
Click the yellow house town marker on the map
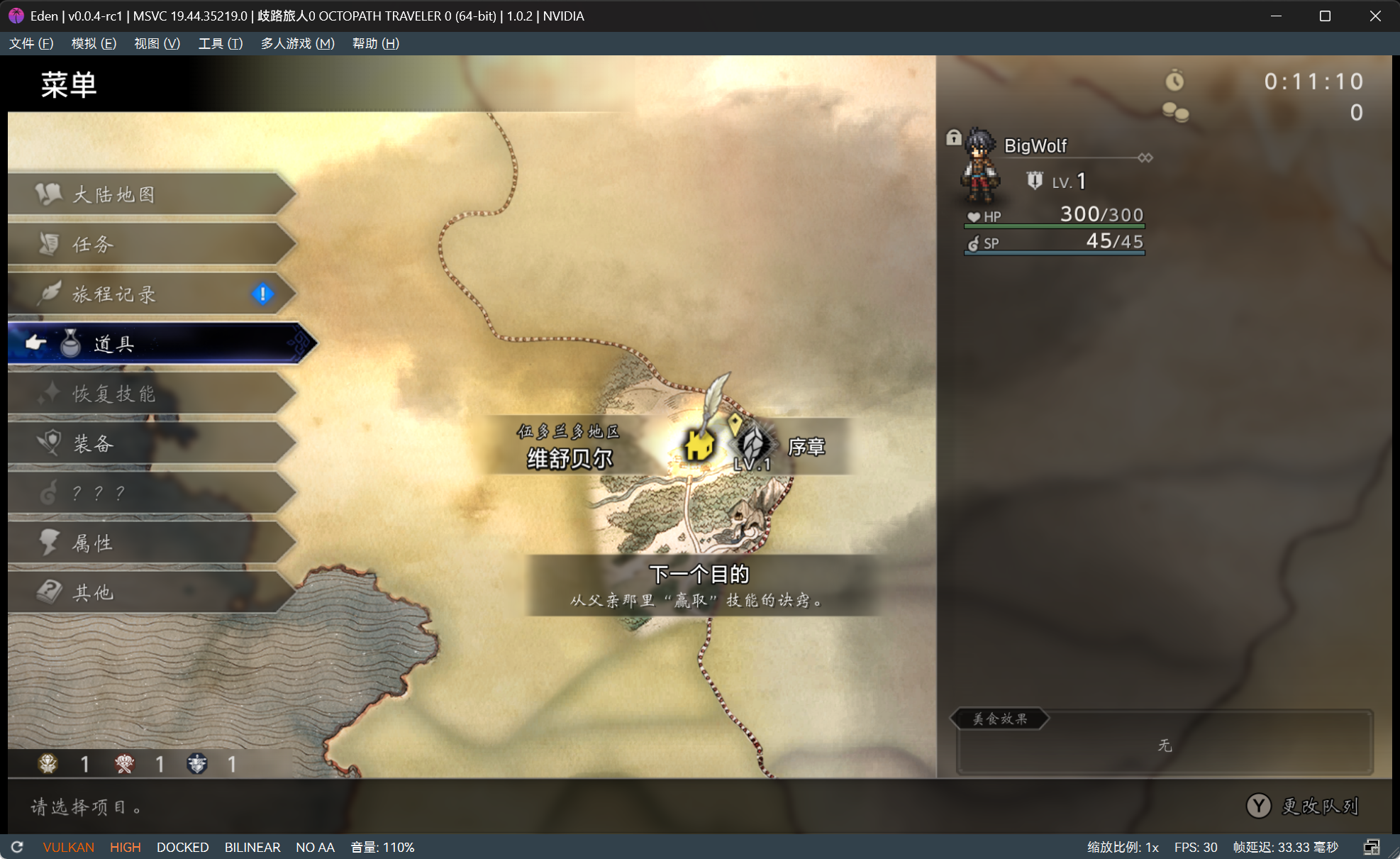[x=699, y=446]
